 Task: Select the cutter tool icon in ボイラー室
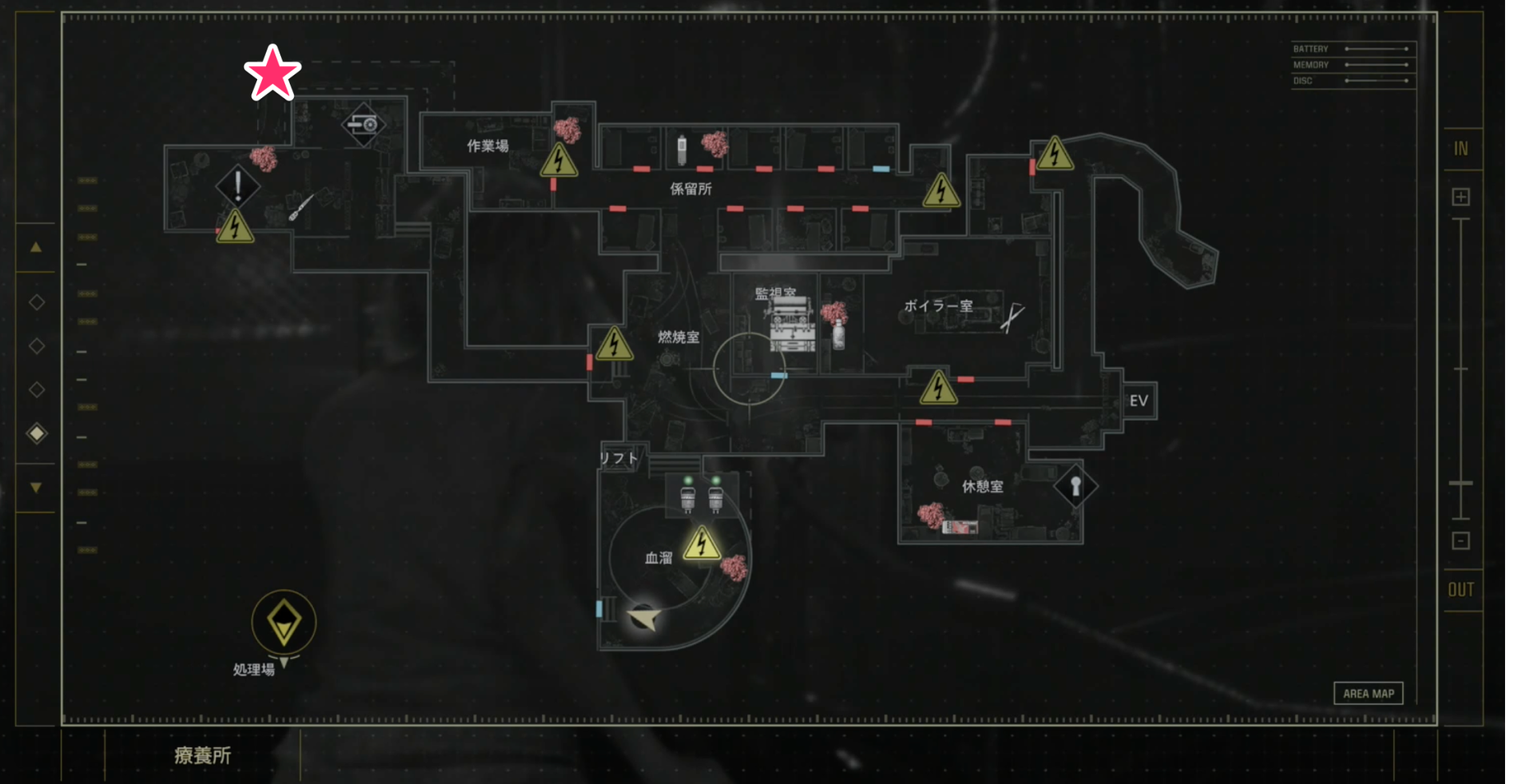coord(1012,317)
